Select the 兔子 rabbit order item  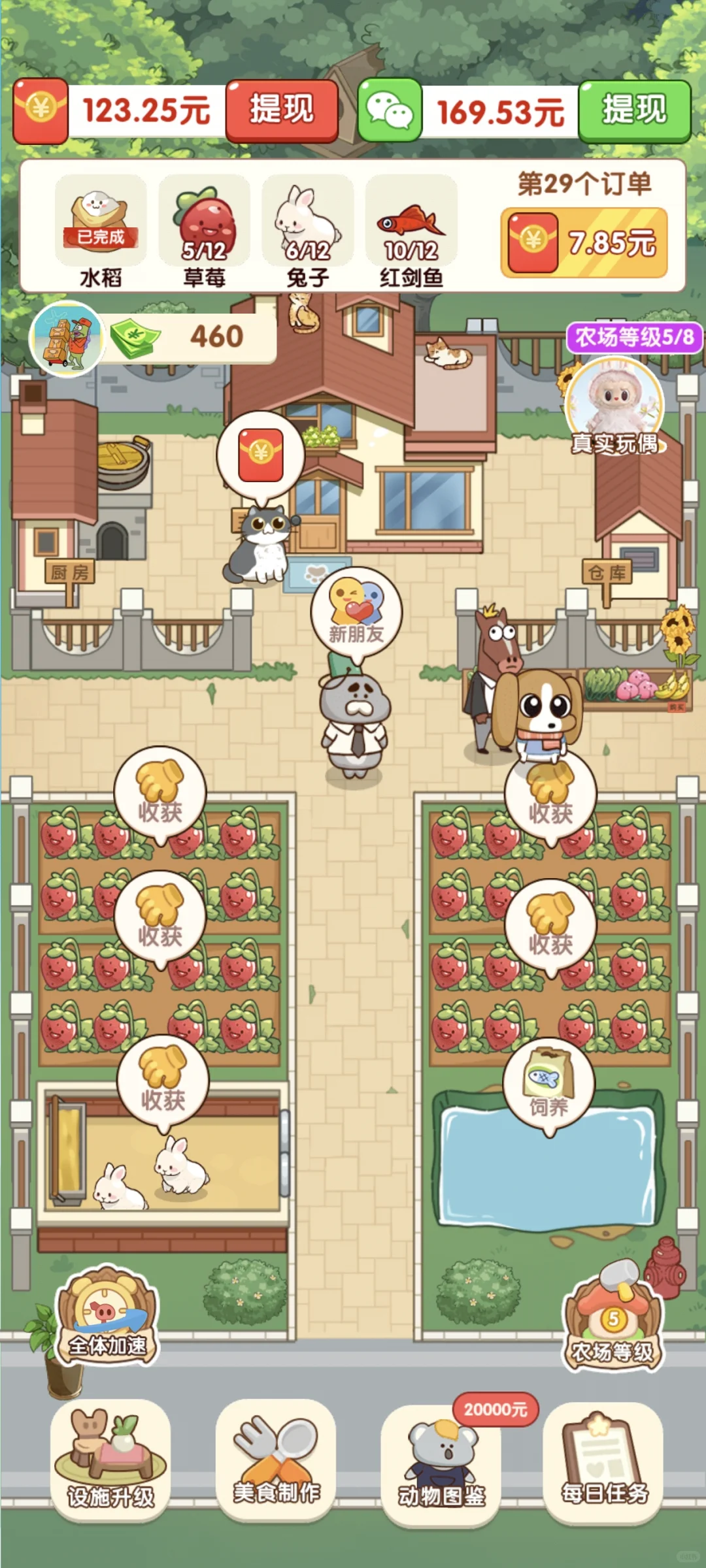(308, 232)
